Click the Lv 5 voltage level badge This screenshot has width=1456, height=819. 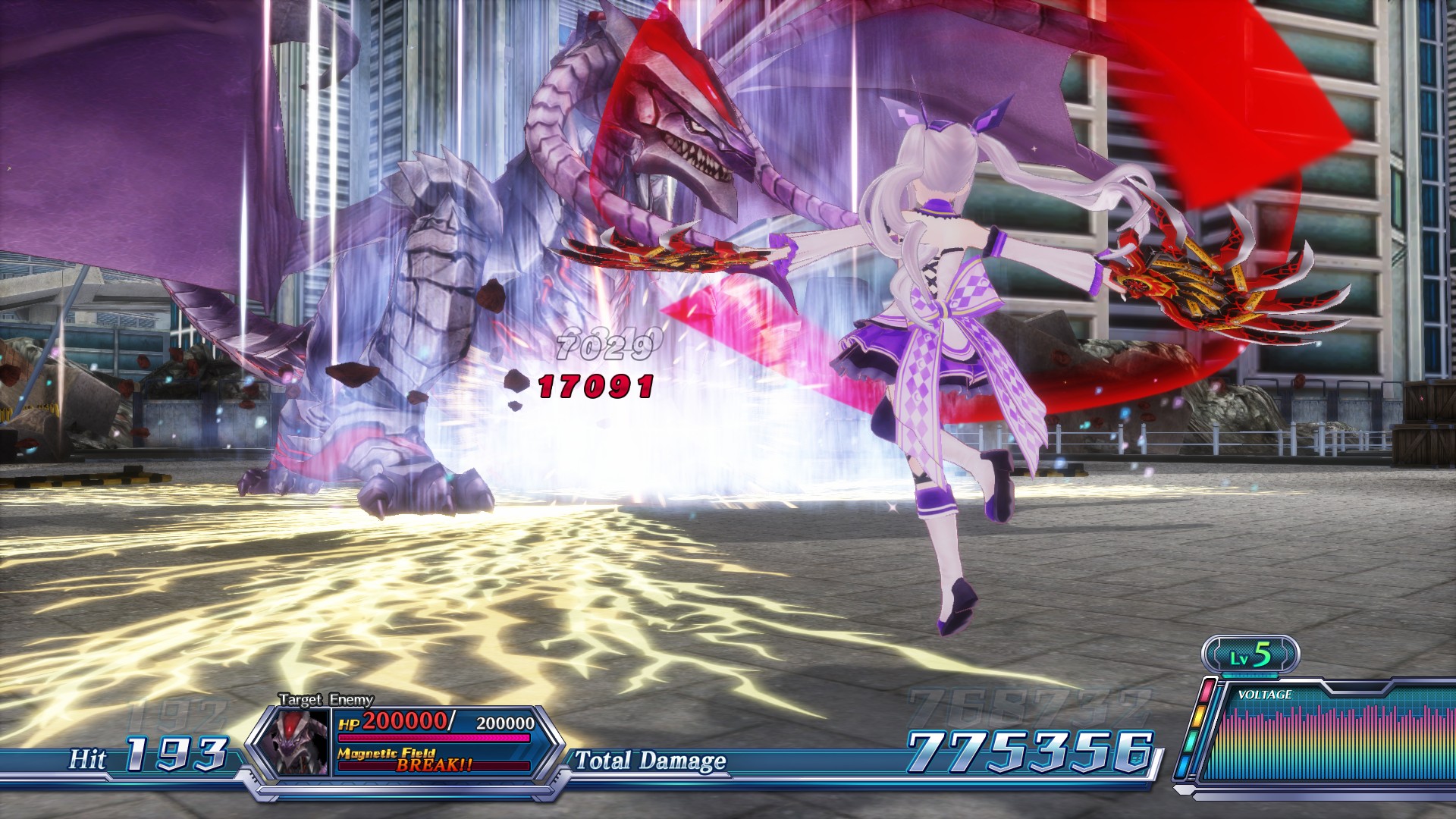tap(1250, 655)
